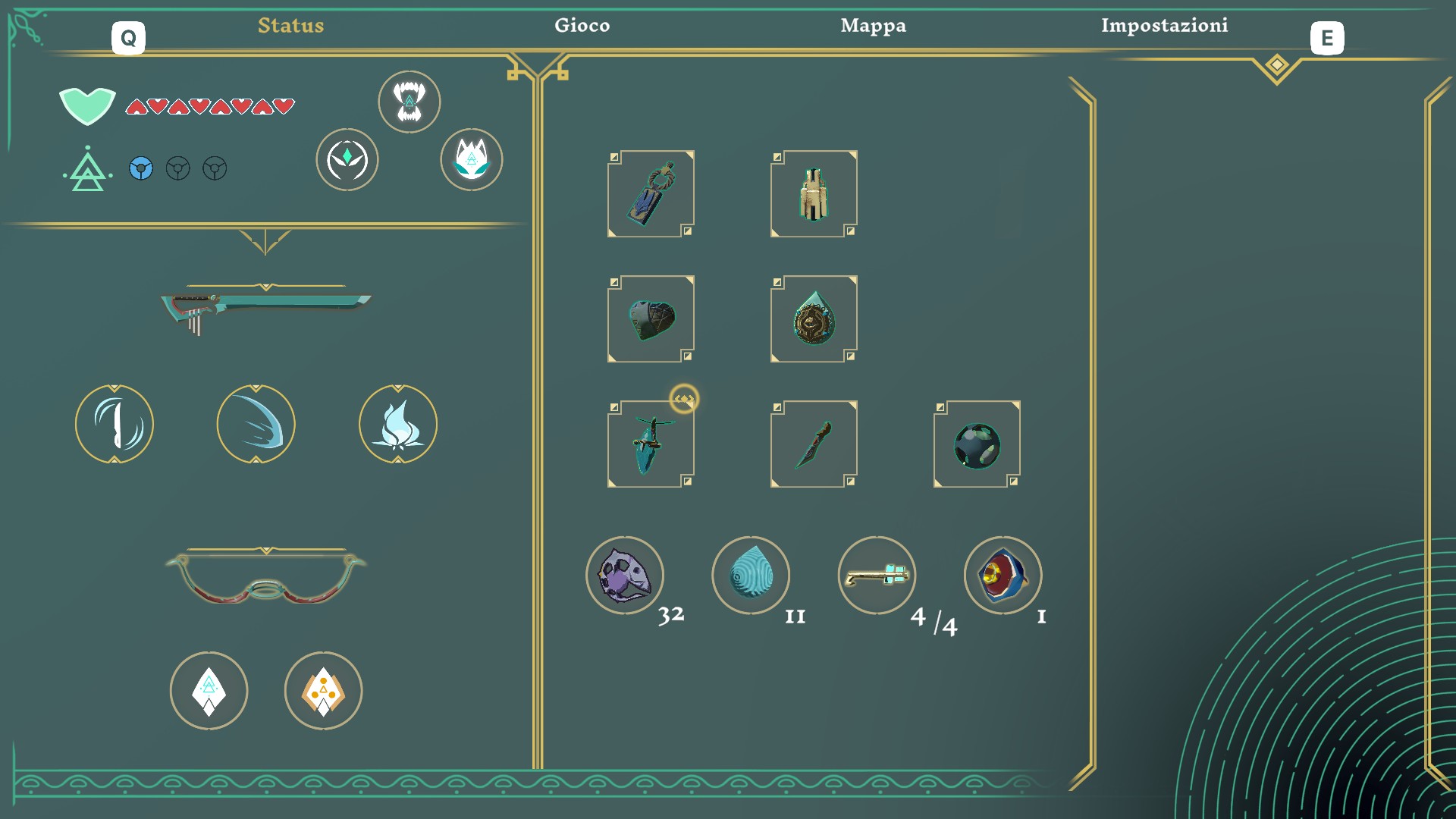Select the white arrowhead icon
This screenshot has width=1456, height=819.
209,691
